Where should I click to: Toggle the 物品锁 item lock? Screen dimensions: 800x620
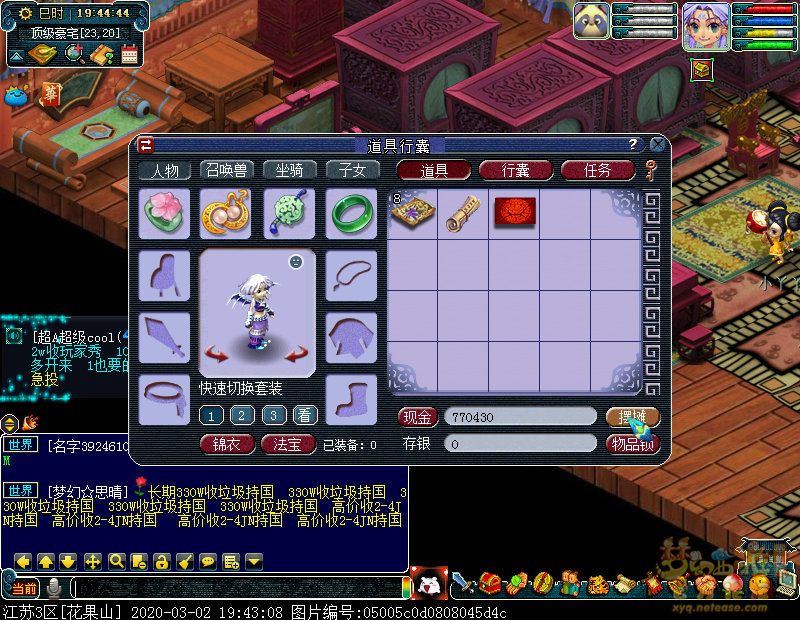click(633, 444)
